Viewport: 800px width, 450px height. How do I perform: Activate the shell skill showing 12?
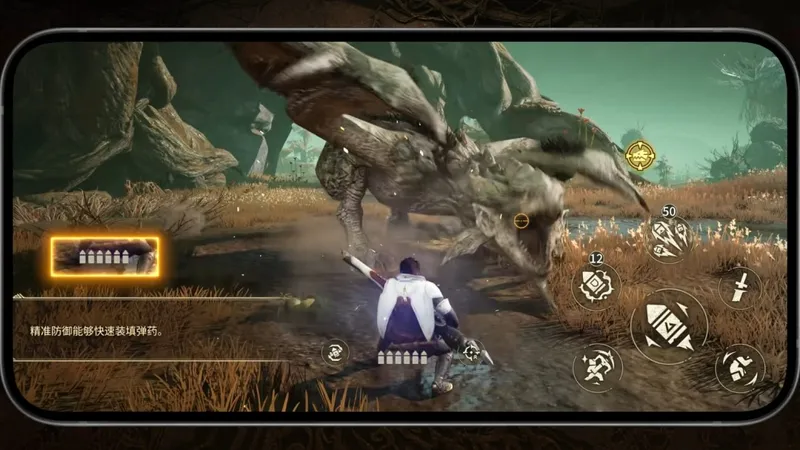click(x=596, y=286)
